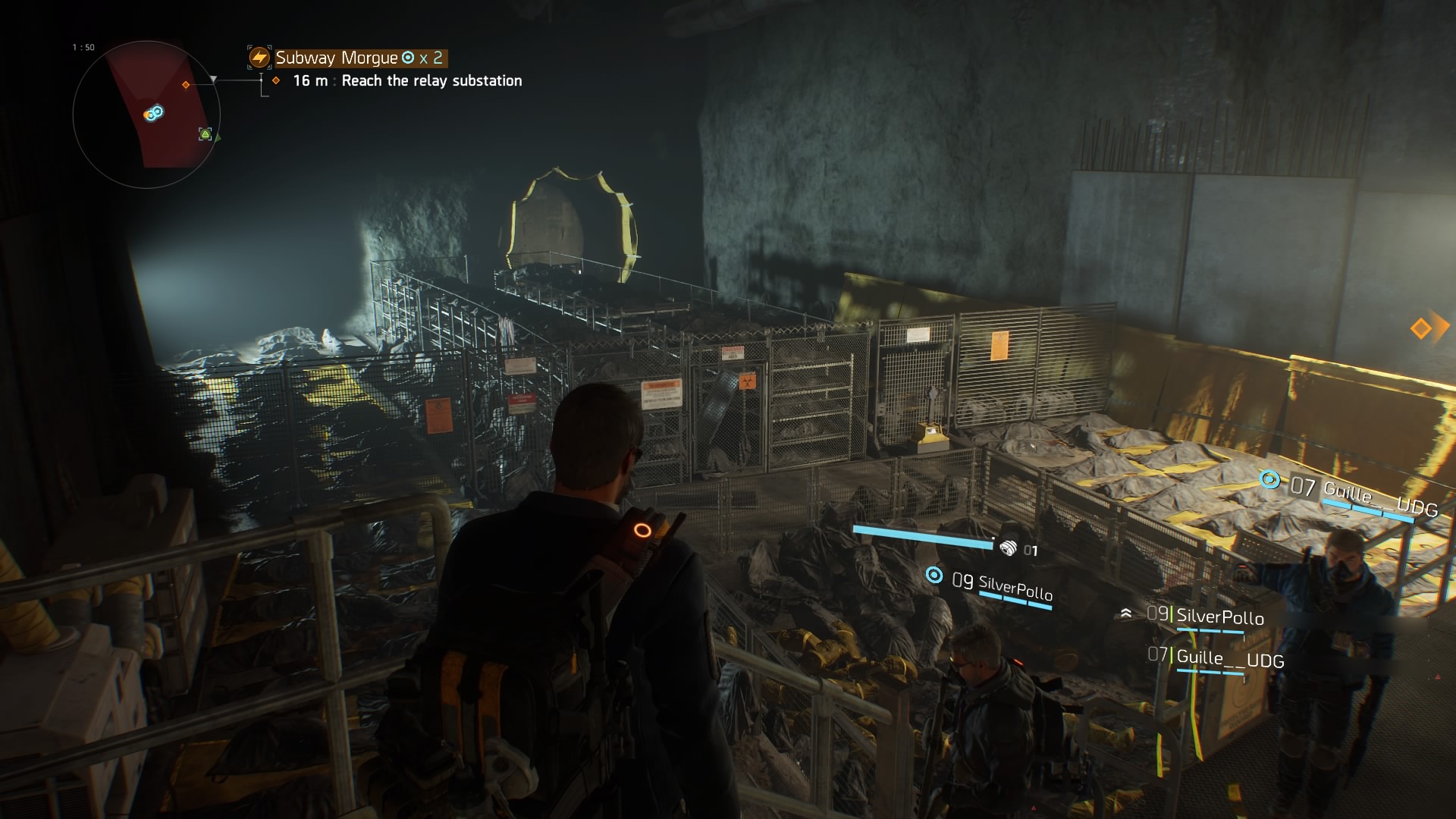Open the circular minimap

[x=146, y=115]
